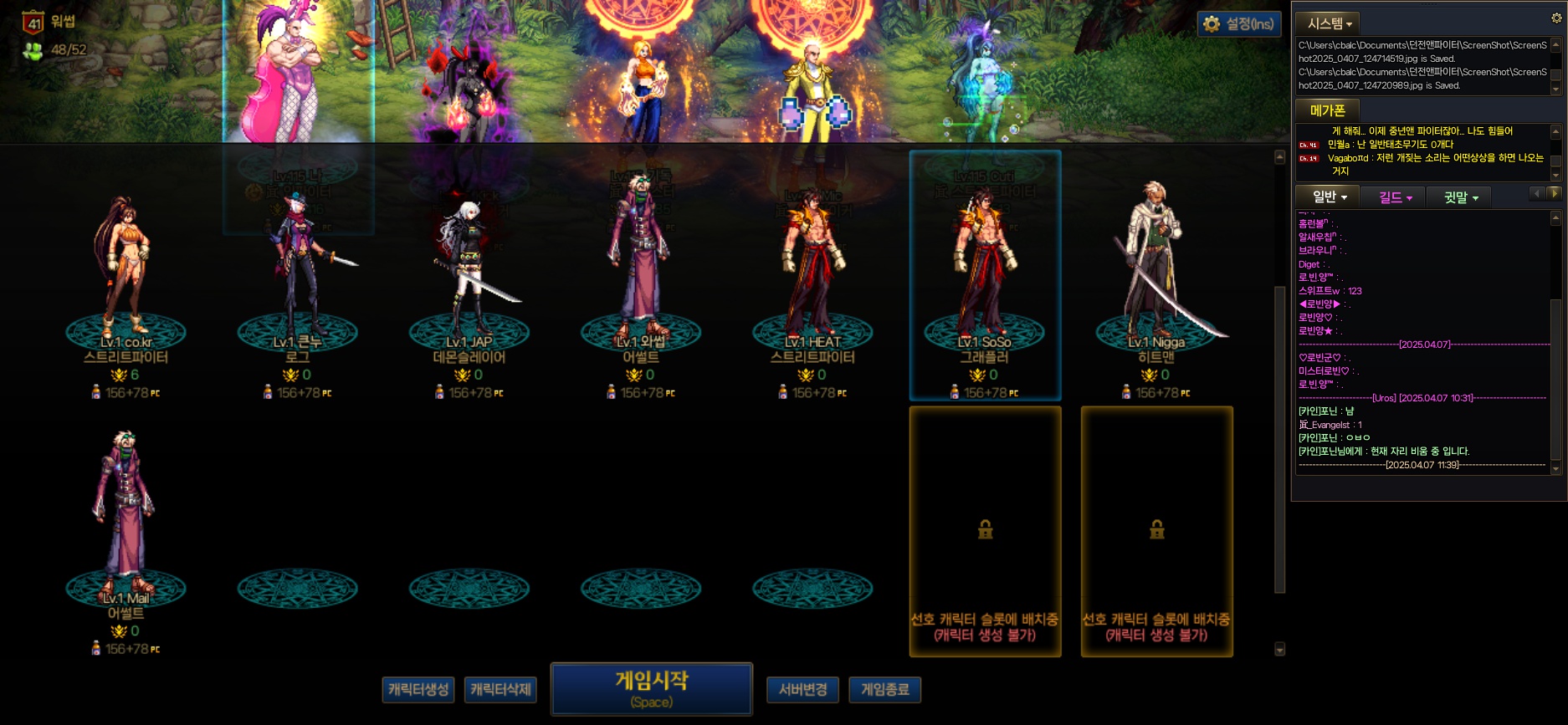The width and height of the screenshot is (1568, 725).
Task: Exit via the 게임종료 button
Action: [x=884, y=689]
